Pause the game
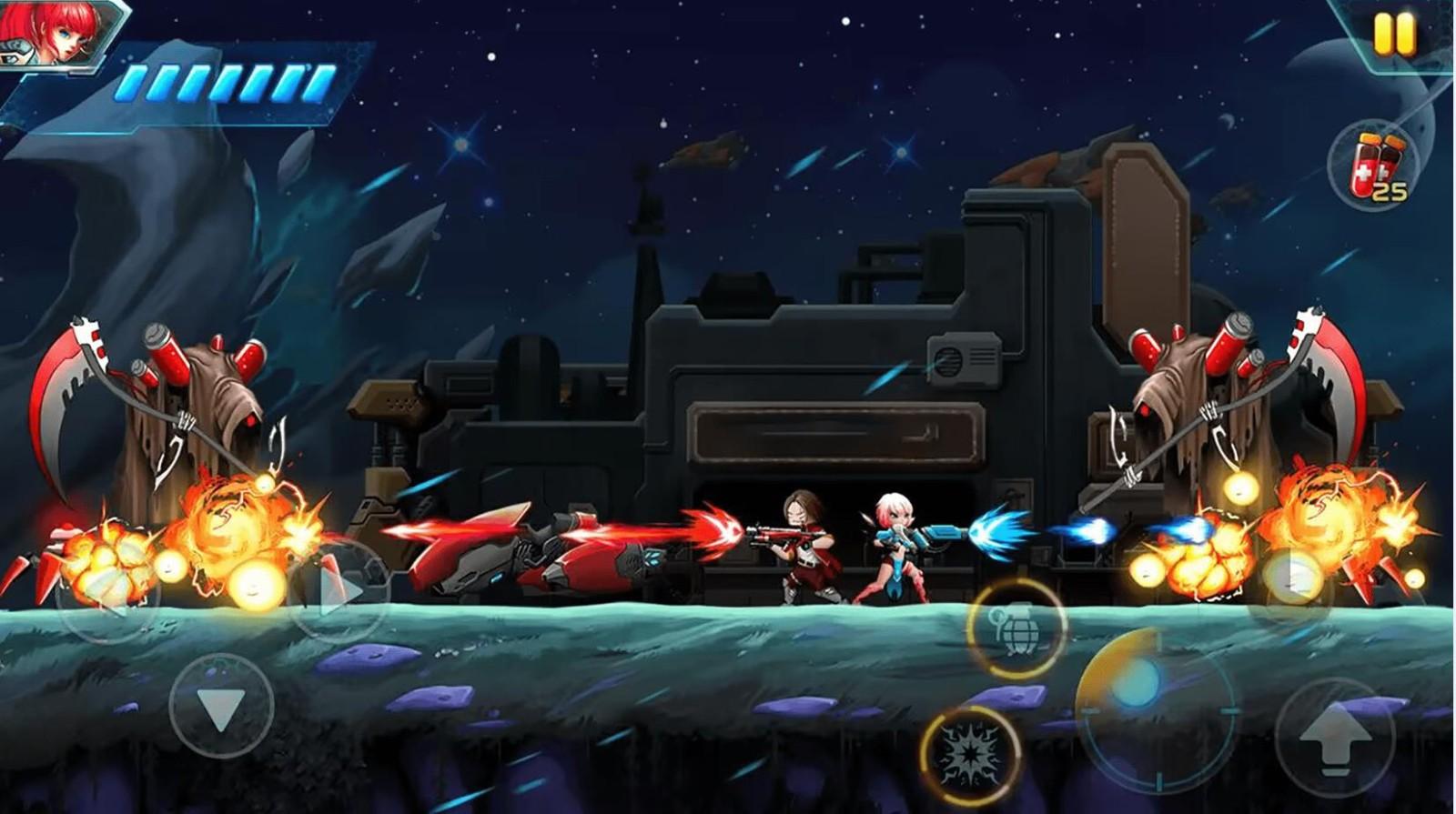The height and width of the screenshot is (814, 1456). click(1393, 35)
